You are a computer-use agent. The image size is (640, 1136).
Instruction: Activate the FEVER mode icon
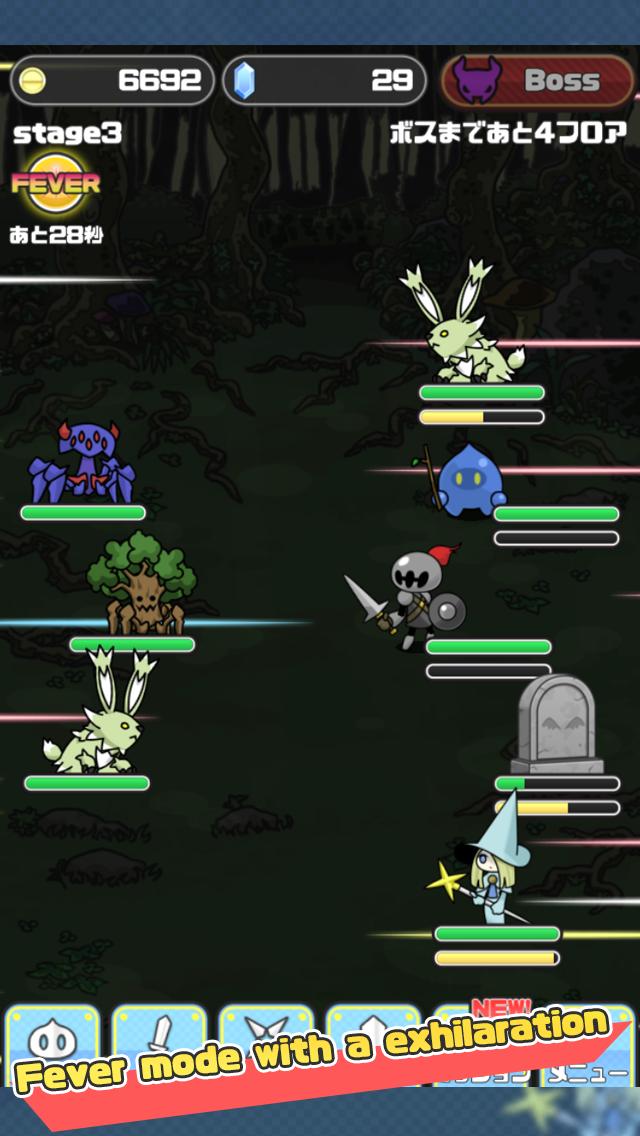tap(55, 184)
